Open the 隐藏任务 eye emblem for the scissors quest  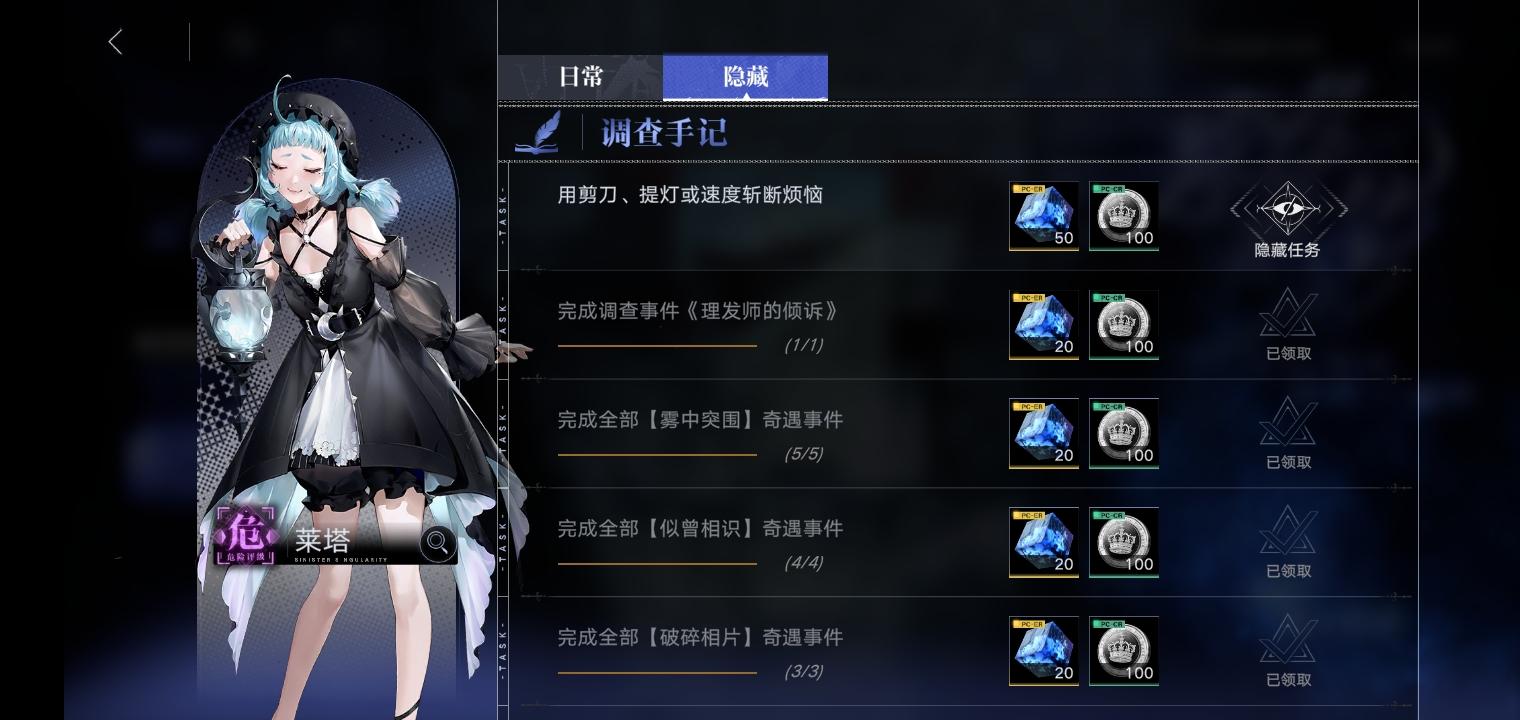click(x=1287, y=211)
